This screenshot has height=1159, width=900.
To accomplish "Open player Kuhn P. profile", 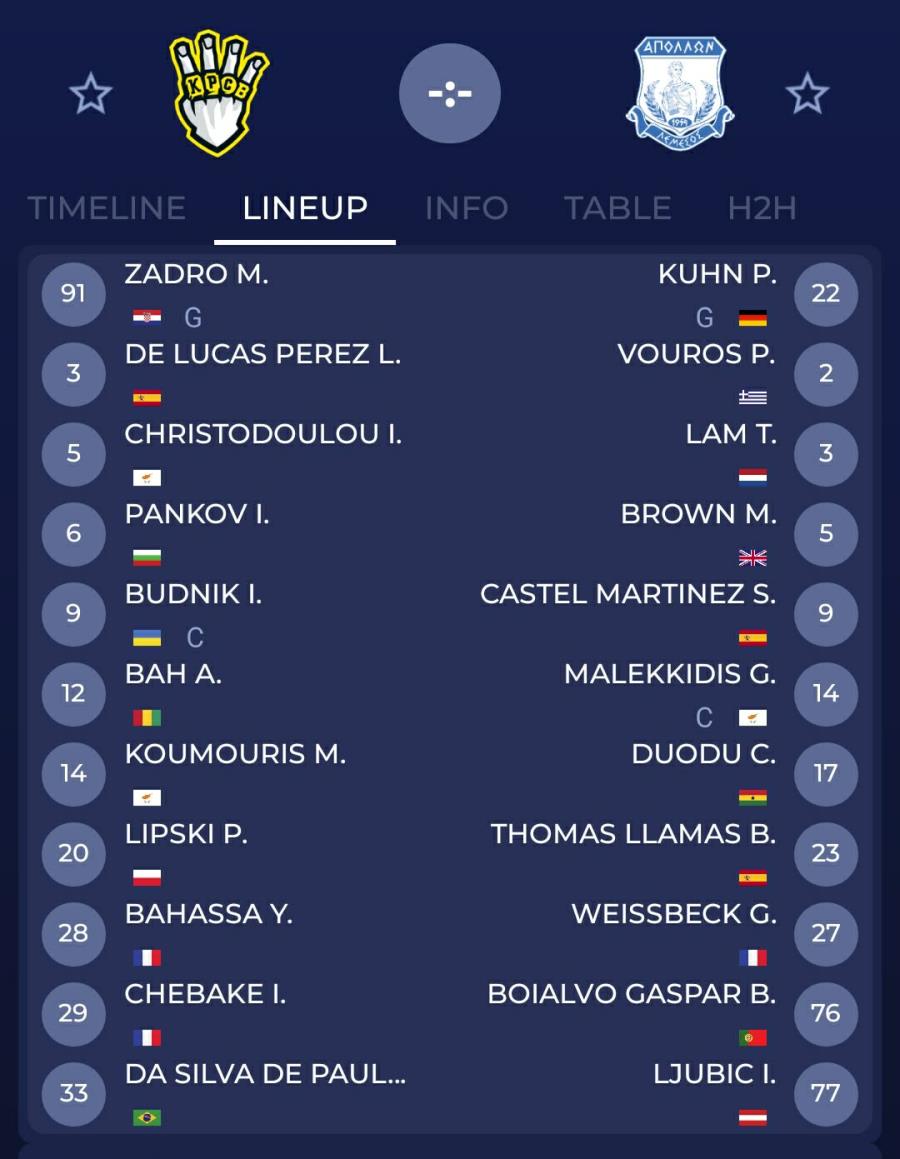I will [x=716, y=275].
